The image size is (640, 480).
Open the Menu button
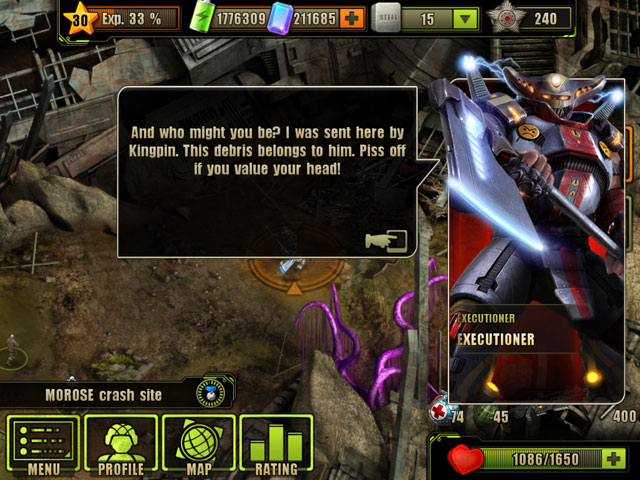tap(43, 445)
